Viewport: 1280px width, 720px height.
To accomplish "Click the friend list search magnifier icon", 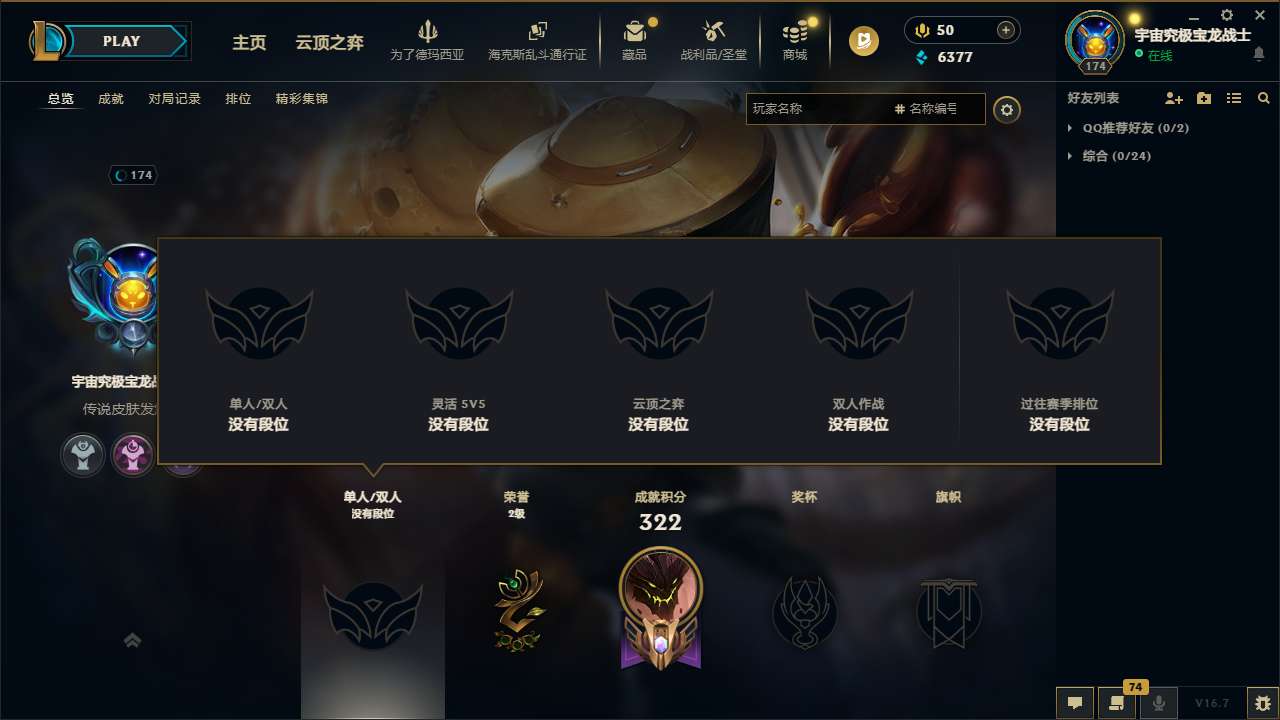I will pyautogui.click(x=1263, y=98).
